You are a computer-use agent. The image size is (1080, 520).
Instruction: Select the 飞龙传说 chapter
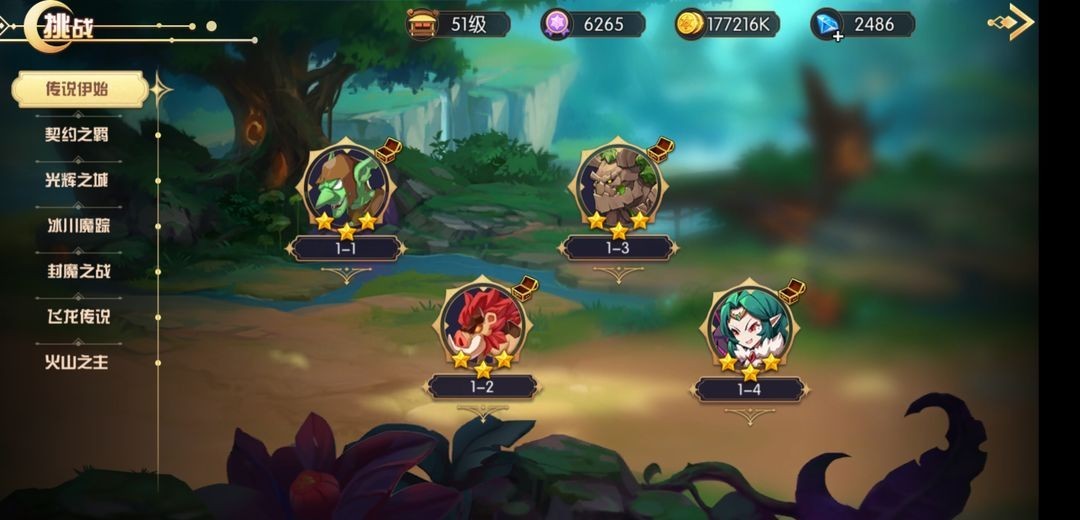[78, 316]
